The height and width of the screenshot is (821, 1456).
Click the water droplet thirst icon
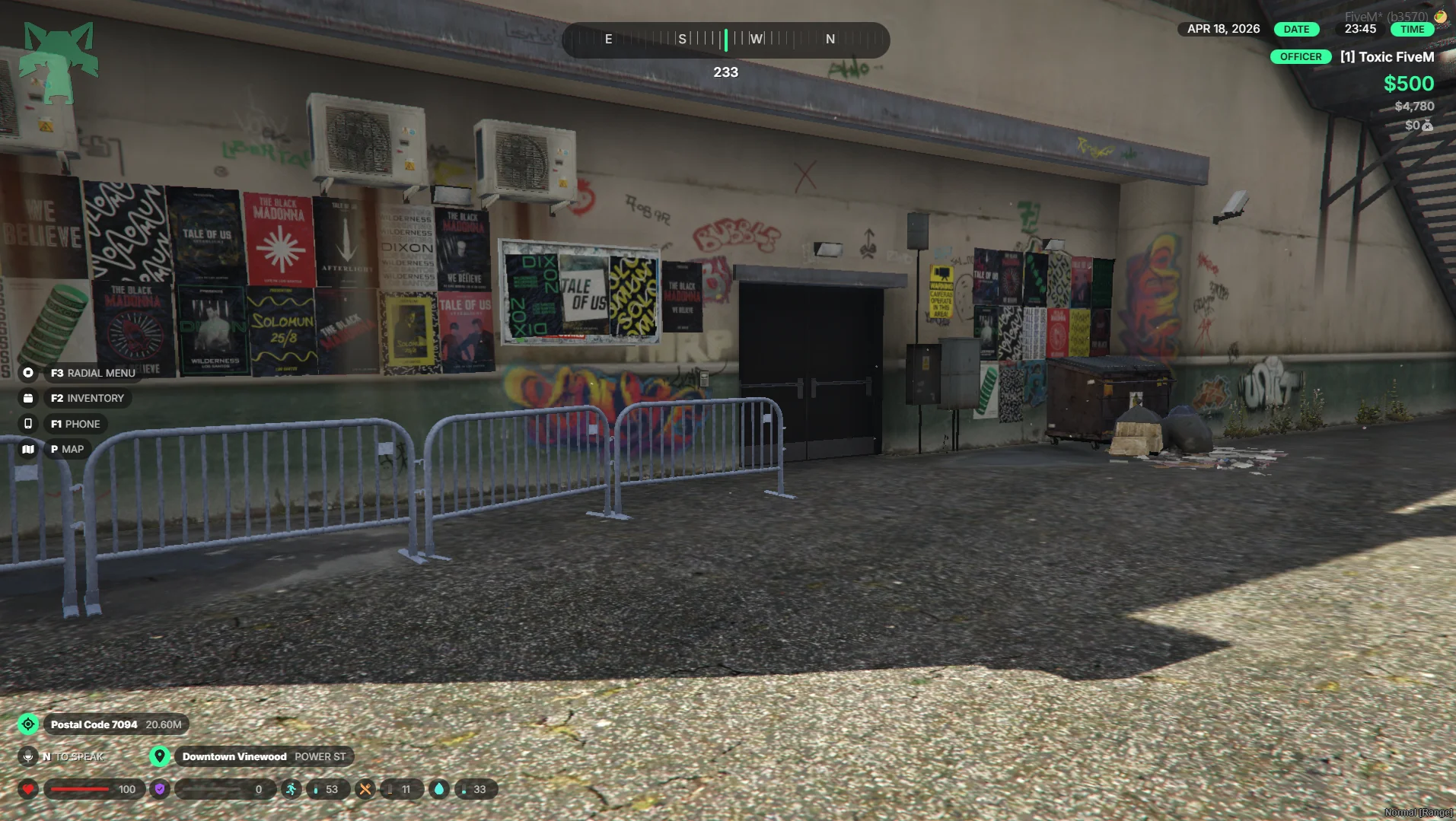439,789
